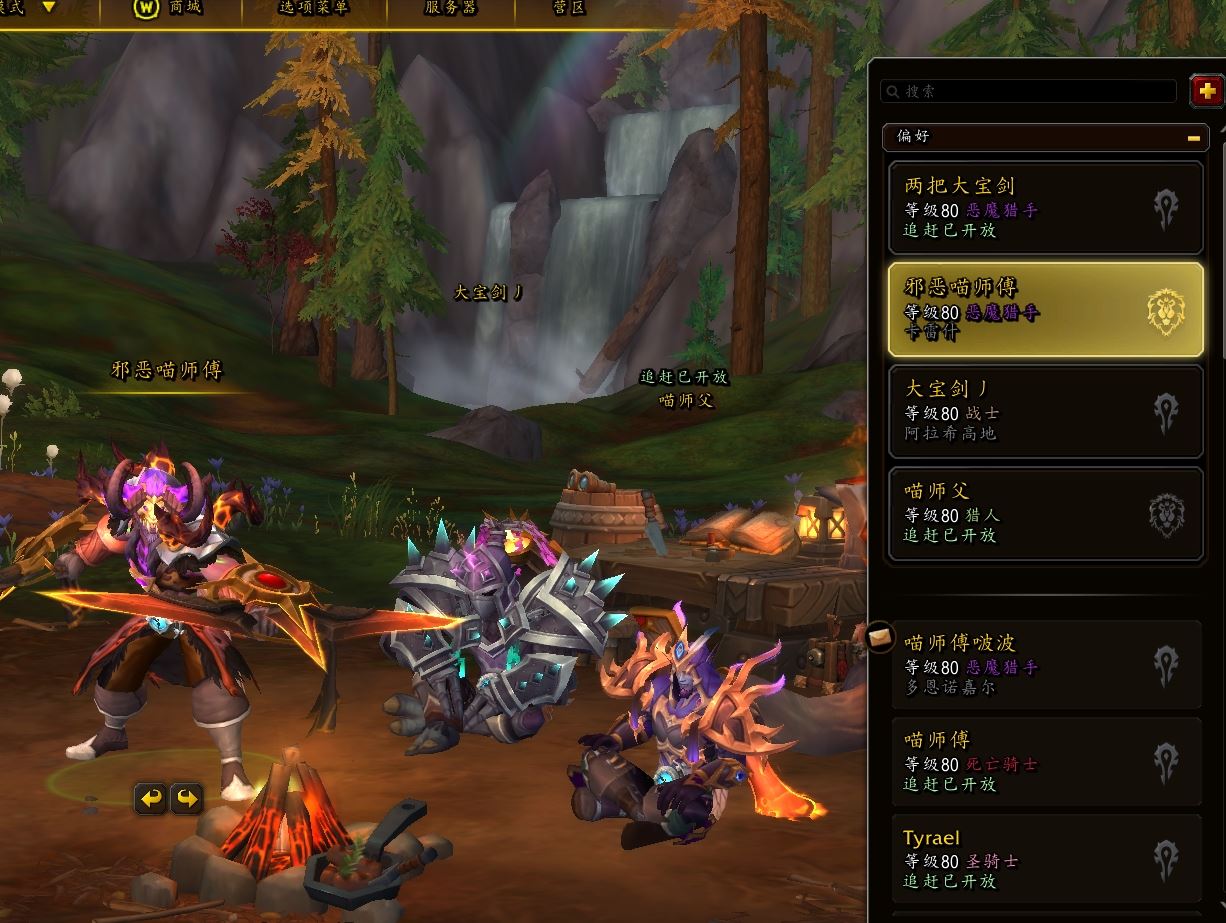
Task: Select character 两把大宝剑
Action: 1045,207
